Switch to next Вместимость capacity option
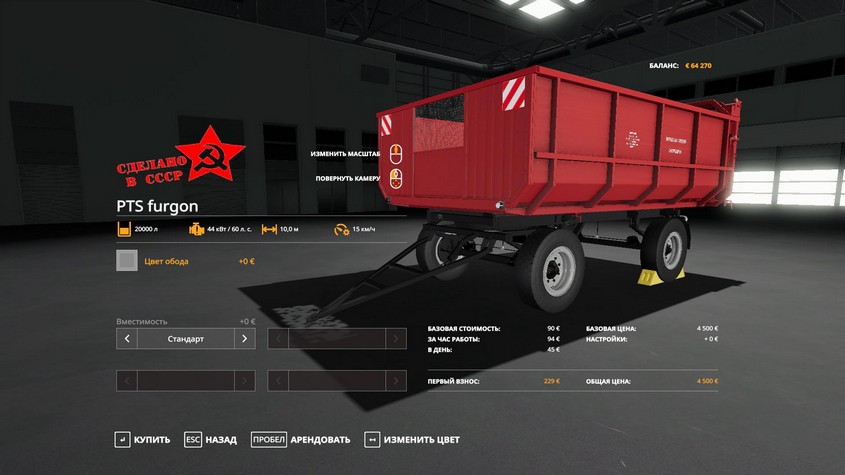The height and width of the screenshot is (475, 845). pyautogui.click(x=245, y=339)
